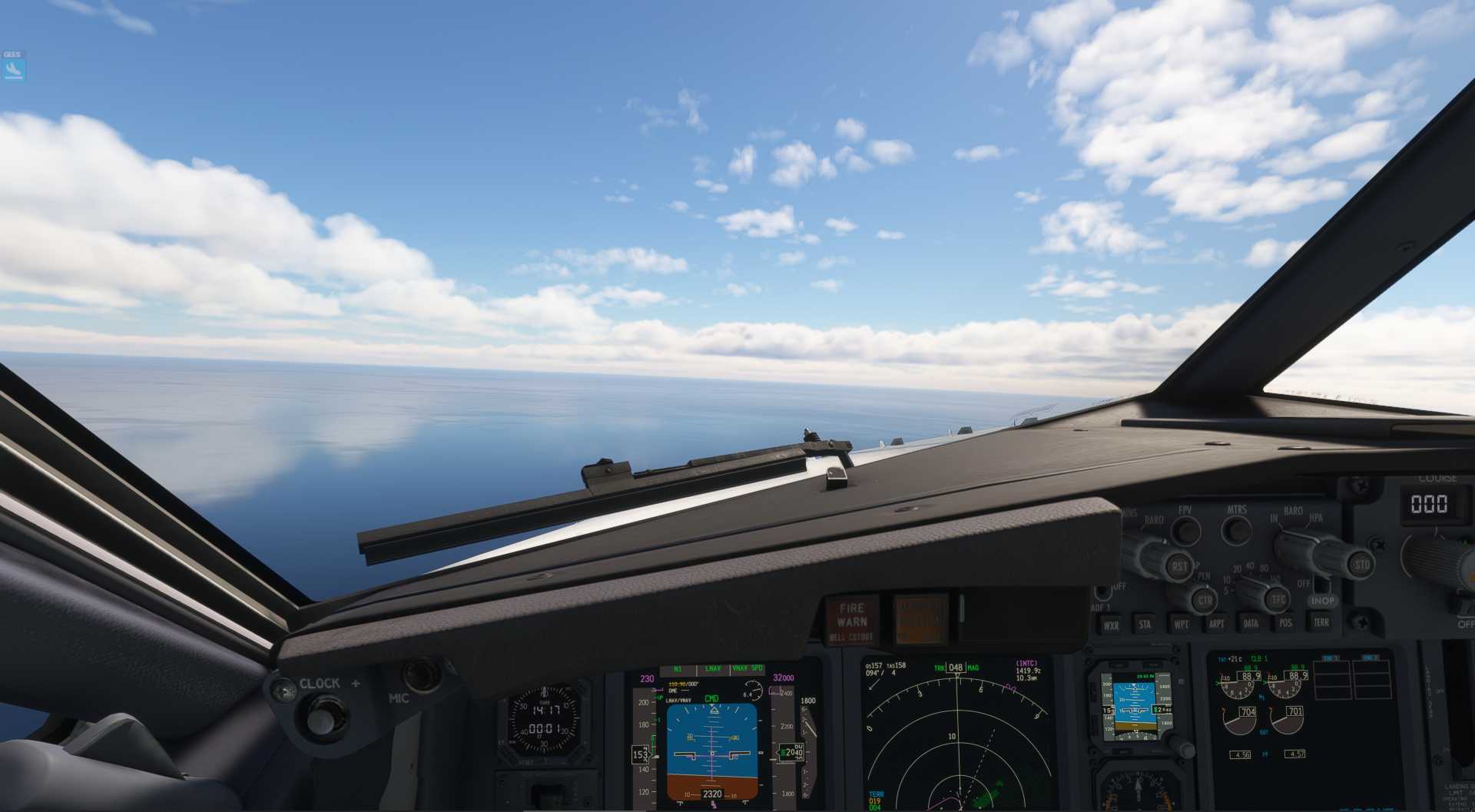Show waypoints with the WPT button
Viewport: 1475px width, 812px height.
click(1181, 624)
